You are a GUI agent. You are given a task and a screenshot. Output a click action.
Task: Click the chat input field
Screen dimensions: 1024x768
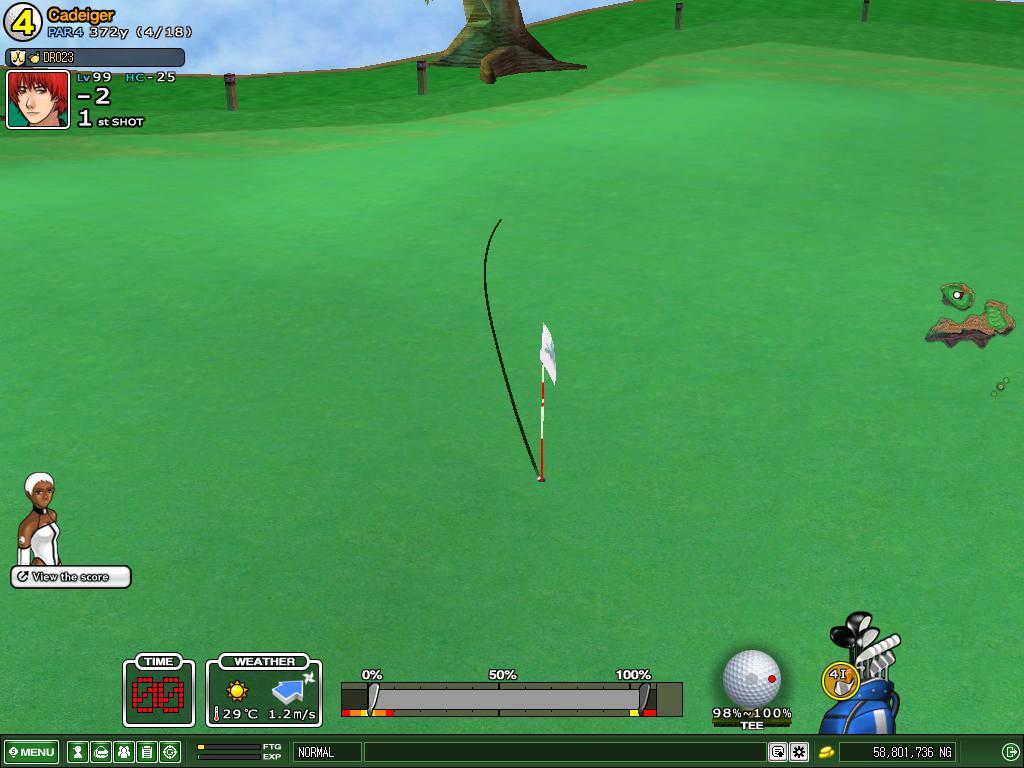point(565,752)
